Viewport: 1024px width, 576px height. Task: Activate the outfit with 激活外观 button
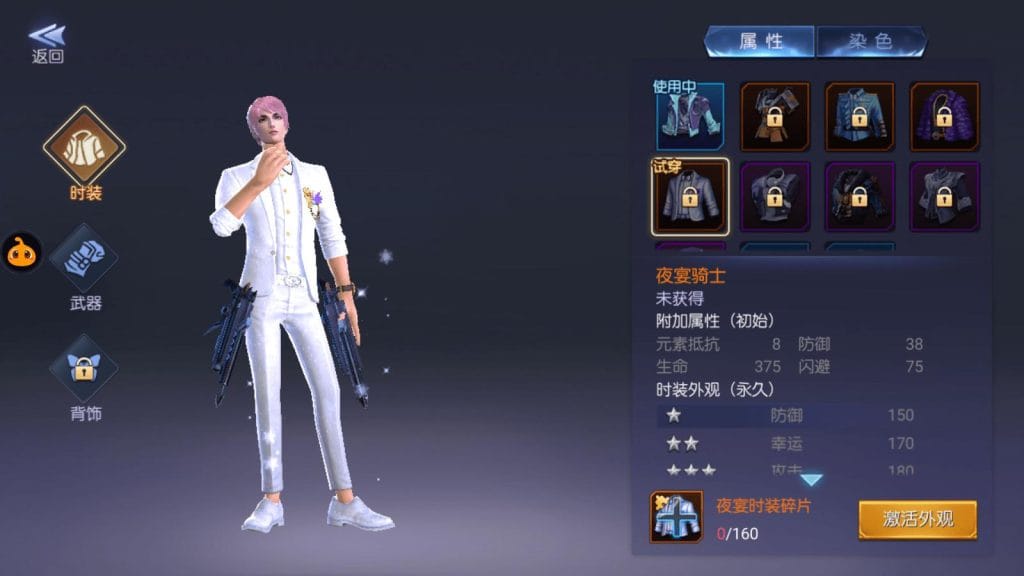point(917,519)
